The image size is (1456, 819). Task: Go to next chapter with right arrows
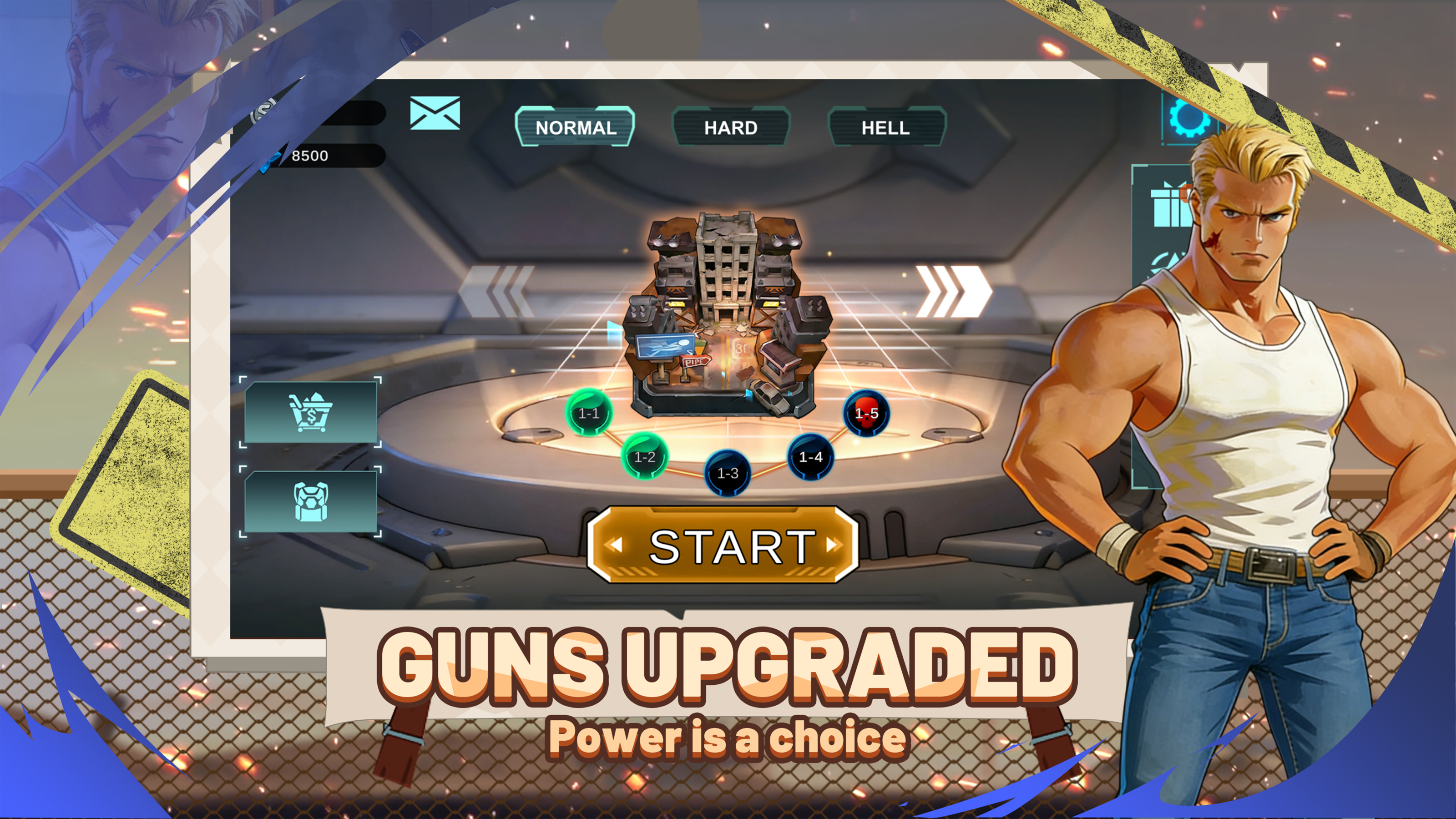point(953,292)
